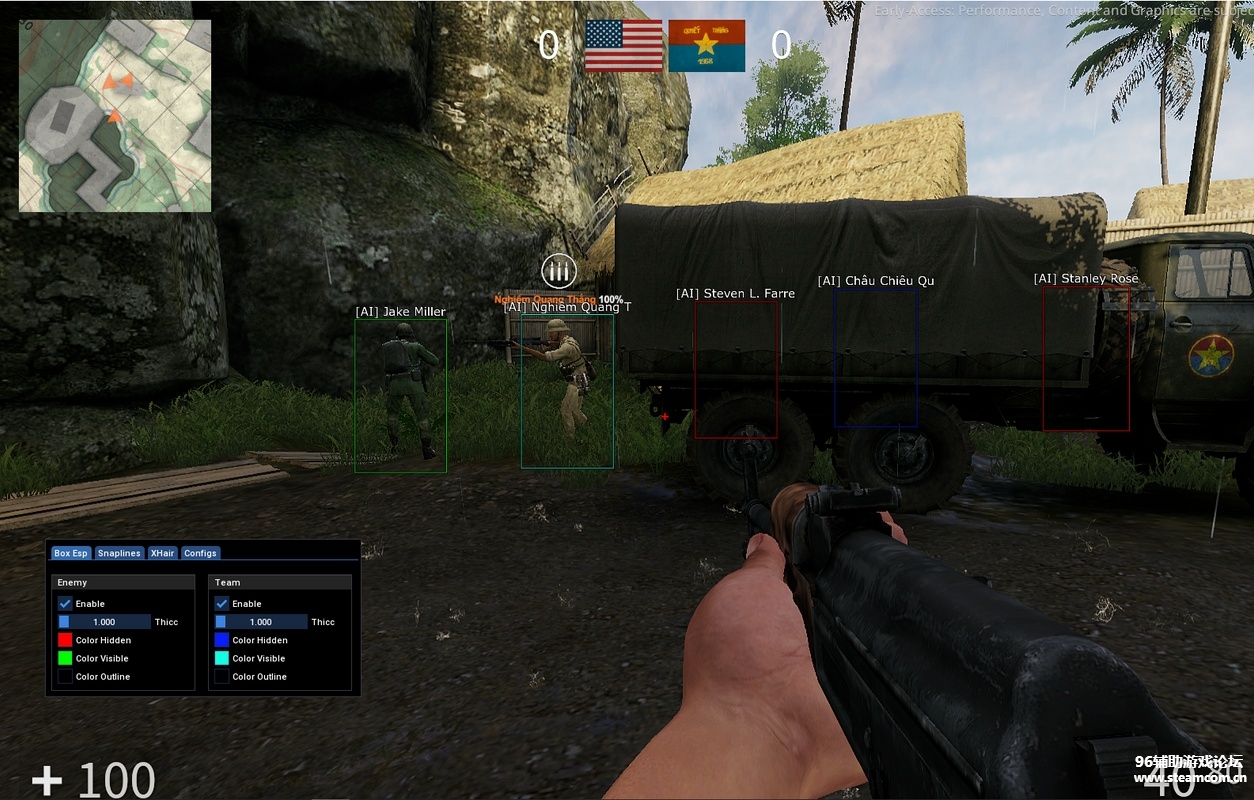Image resolution: width=1254 pixels, height=800 pixels.
Task: Pick the red Enemy Color Hidden swatch
Action: [65, 640]
